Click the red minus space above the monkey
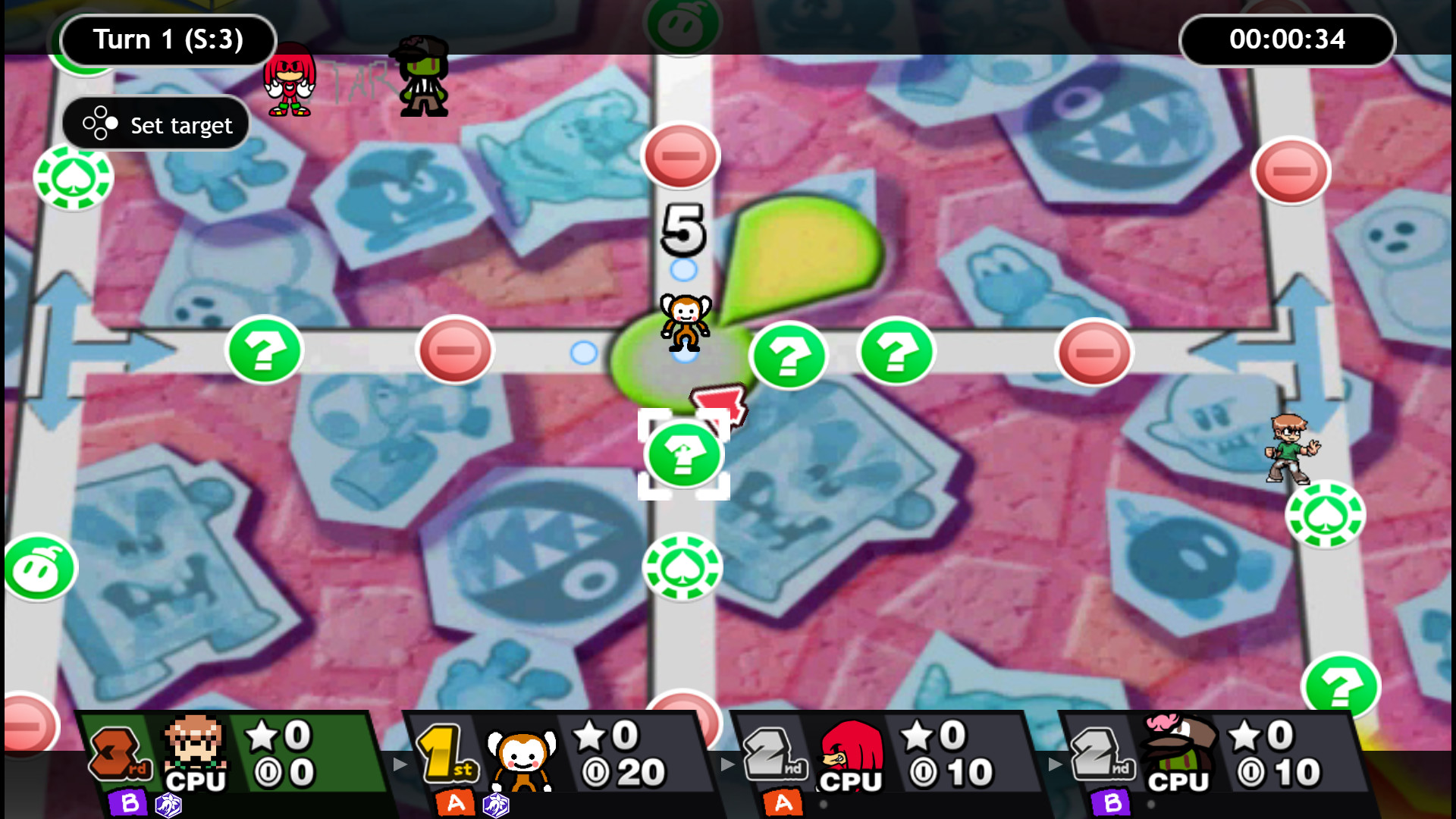 click(x=679, y=155)
